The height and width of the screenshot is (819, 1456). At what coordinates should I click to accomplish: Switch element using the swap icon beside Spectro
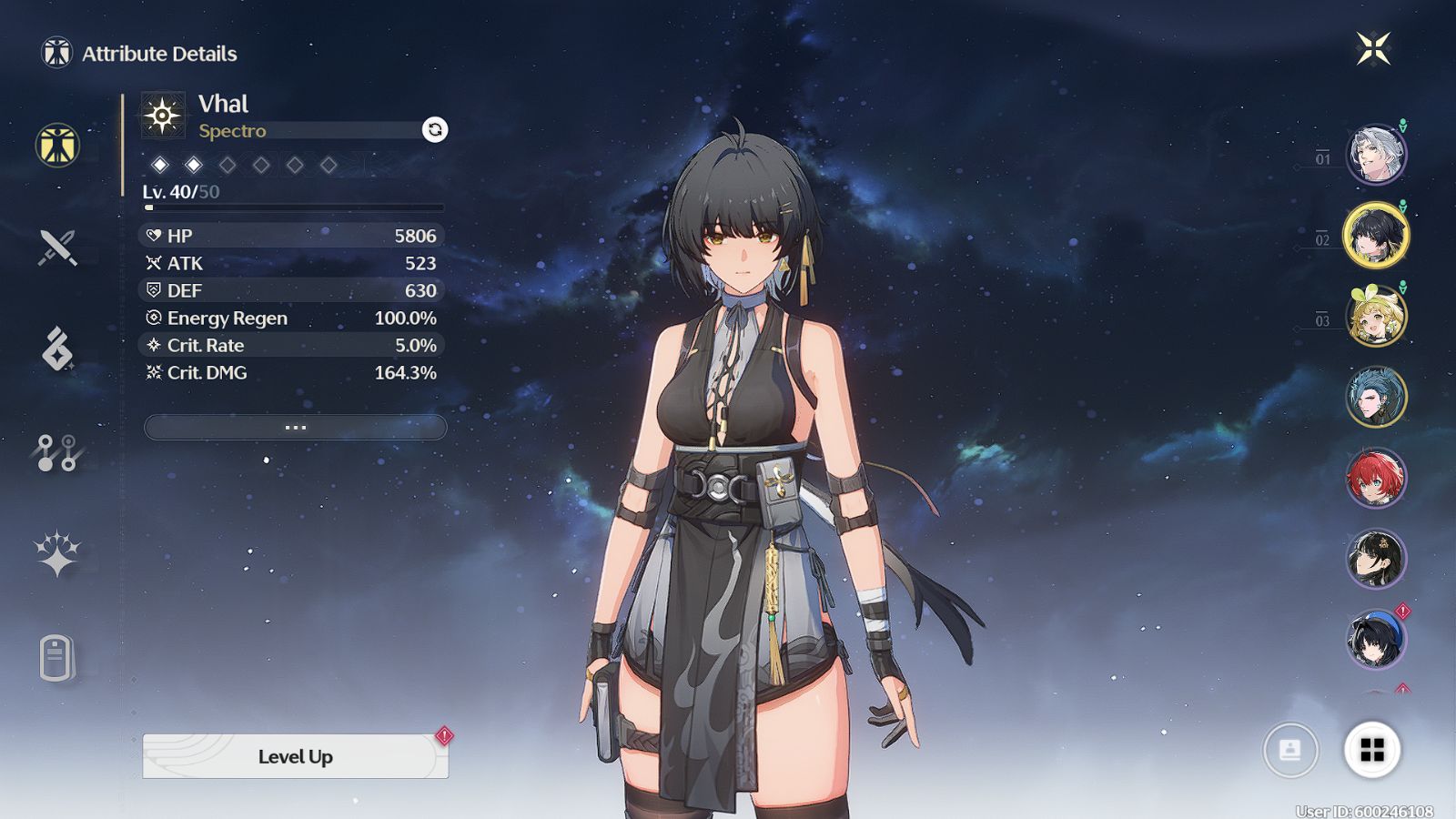(435, 129)
